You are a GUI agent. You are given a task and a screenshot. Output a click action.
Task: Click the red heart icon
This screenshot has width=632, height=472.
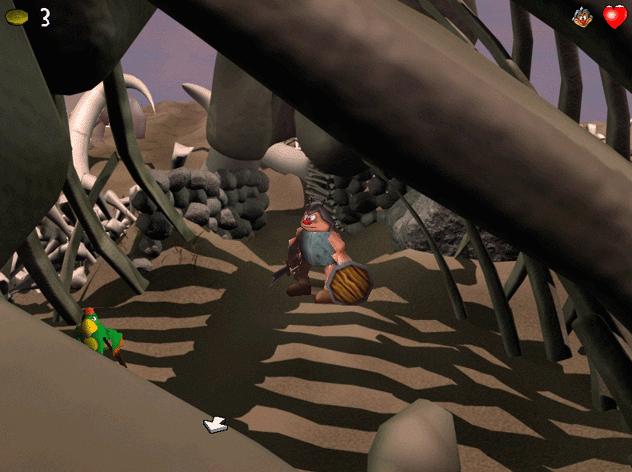614,16
